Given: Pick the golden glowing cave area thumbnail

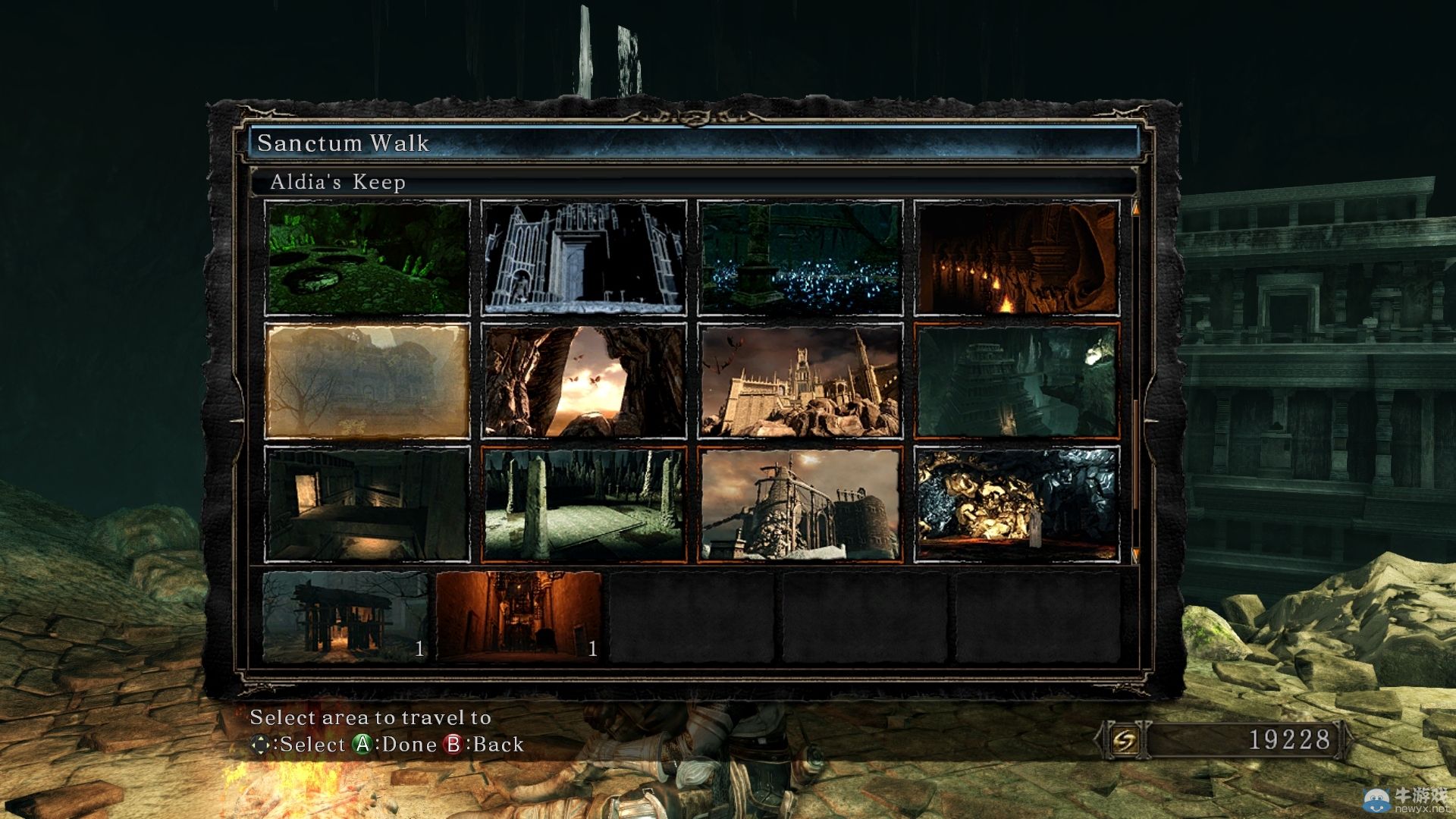Looking at the screenshot, I should point(1016,504).
